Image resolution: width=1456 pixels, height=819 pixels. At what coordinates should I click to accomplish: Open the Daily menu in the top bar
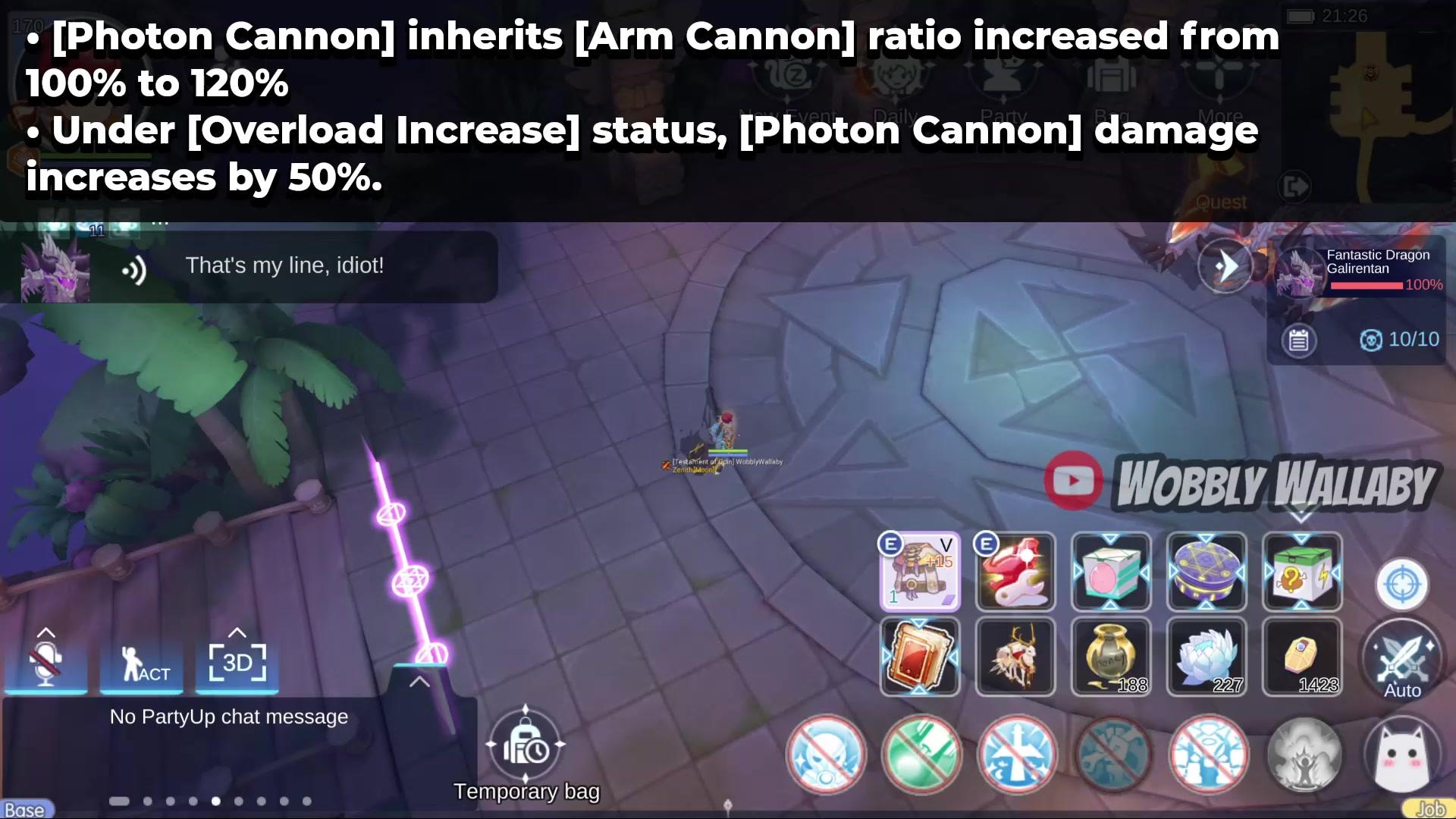pos(897,83)
